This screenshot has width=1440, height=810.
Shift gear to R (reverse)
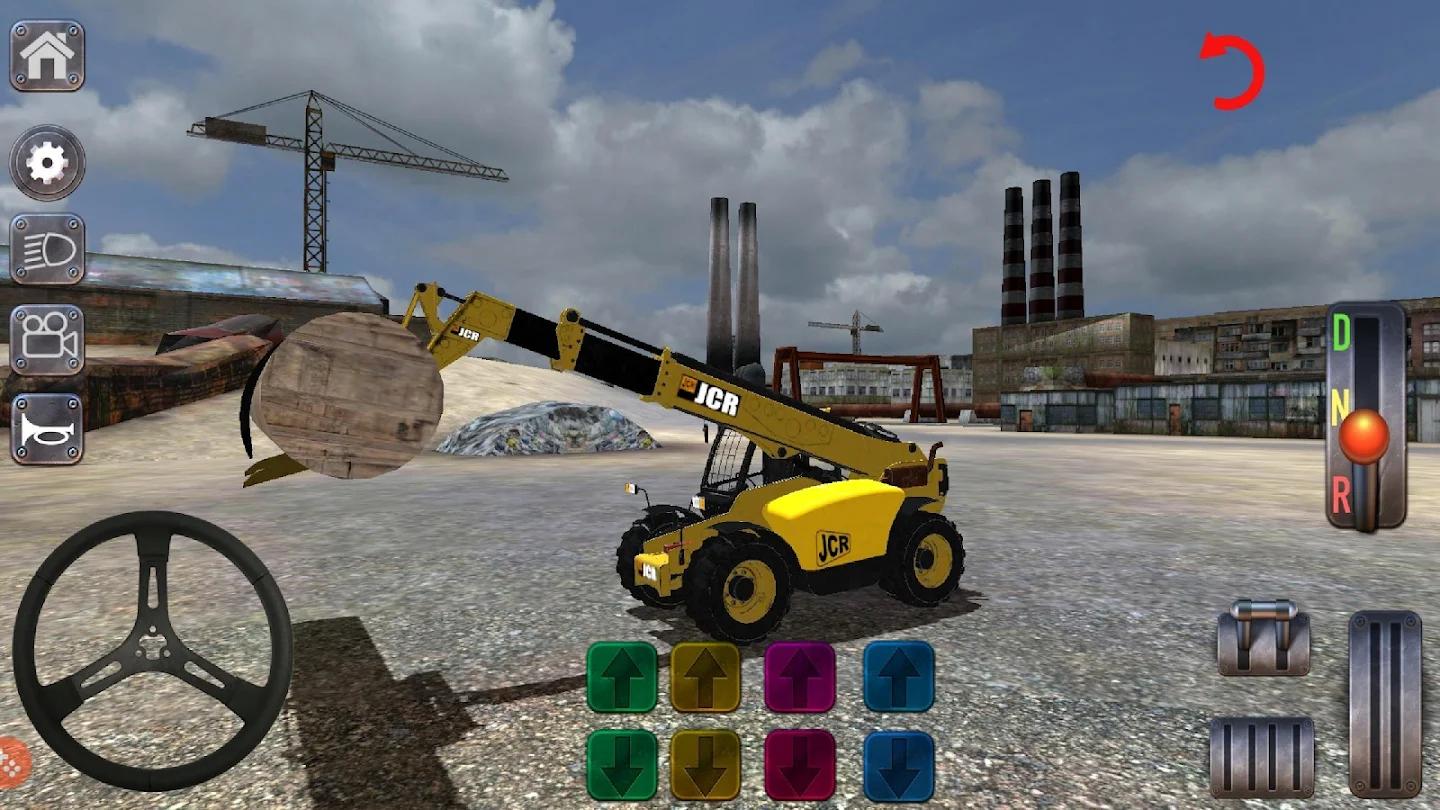pyautogui.click(x=1342, y=496)
